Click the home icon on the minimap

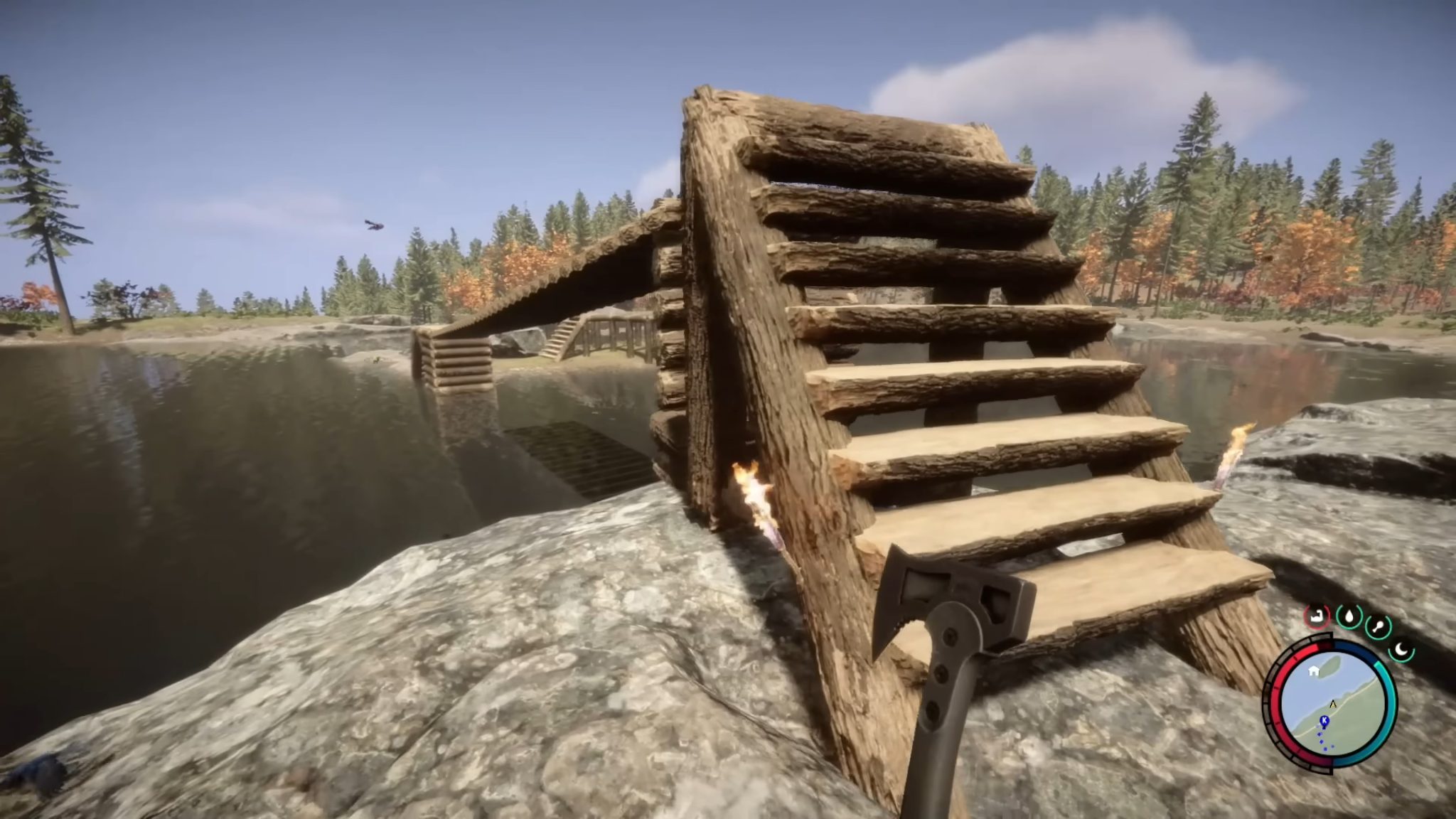1313,670
